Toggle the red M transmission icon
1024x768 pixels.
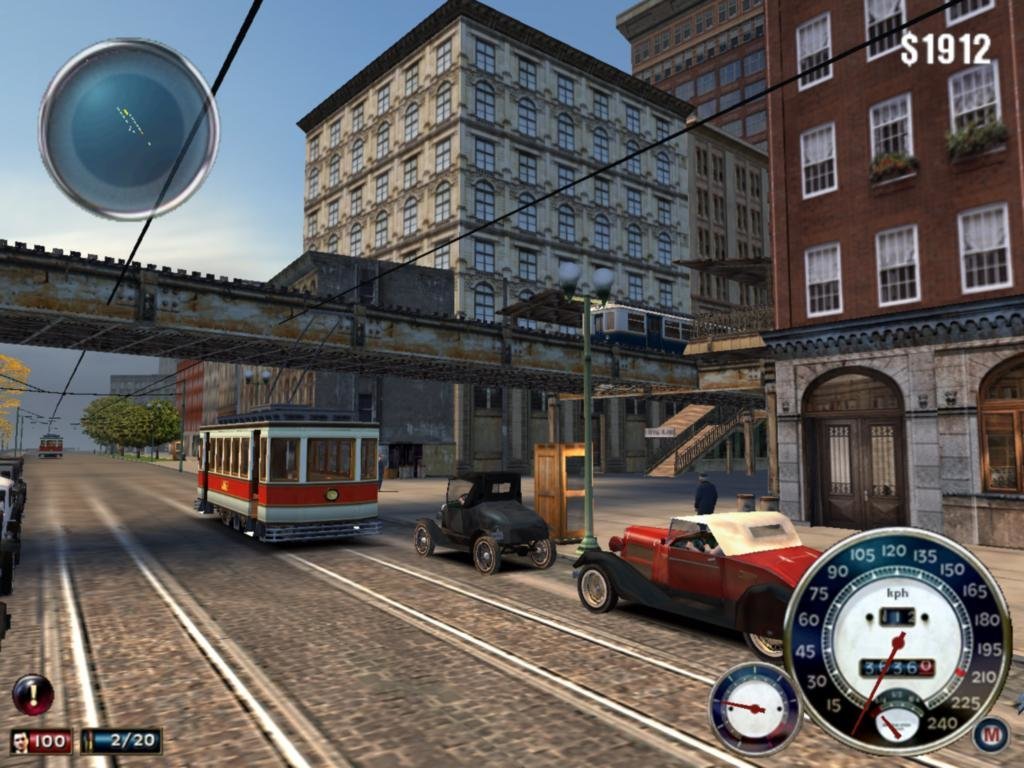point(990,735)
